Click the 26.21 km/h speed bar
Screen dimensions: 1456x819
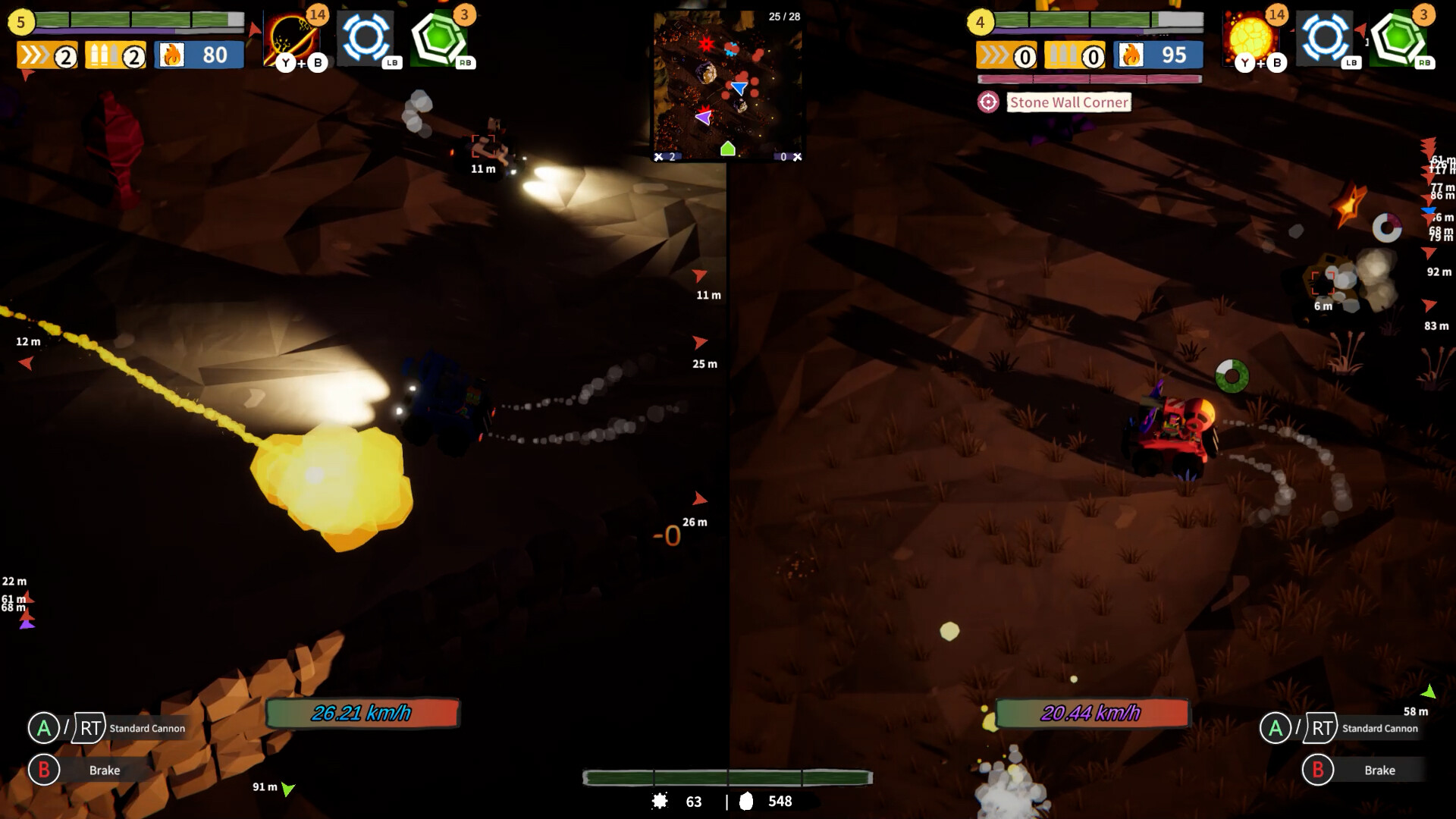[362, 713]
